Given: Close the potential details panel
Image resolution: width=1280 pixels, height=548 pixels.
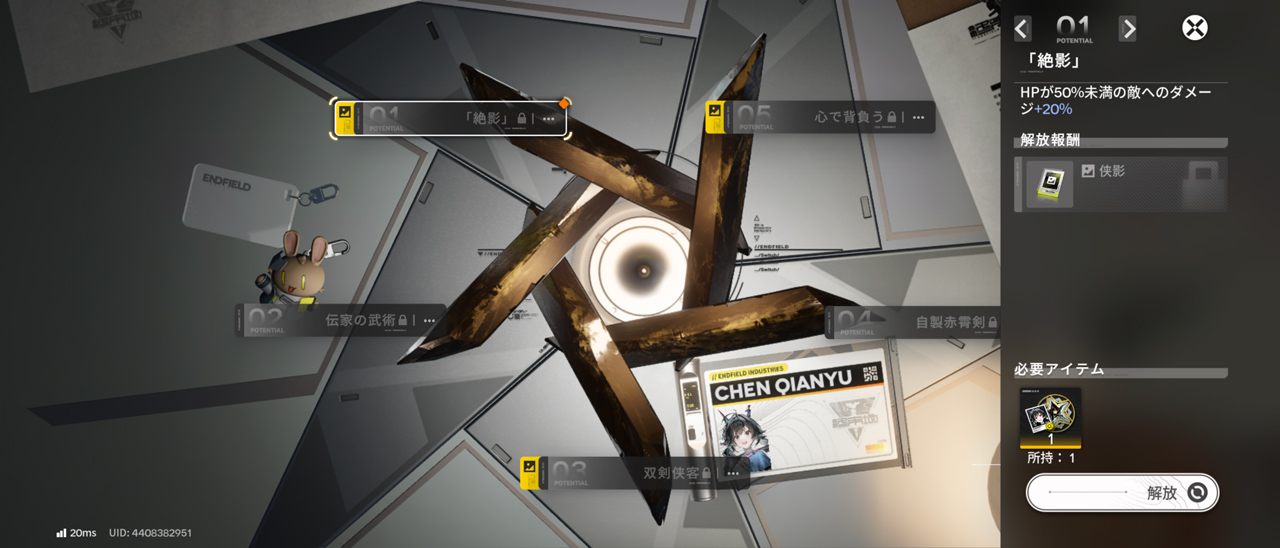Looking at the screenshot, I should point(1194,28).
